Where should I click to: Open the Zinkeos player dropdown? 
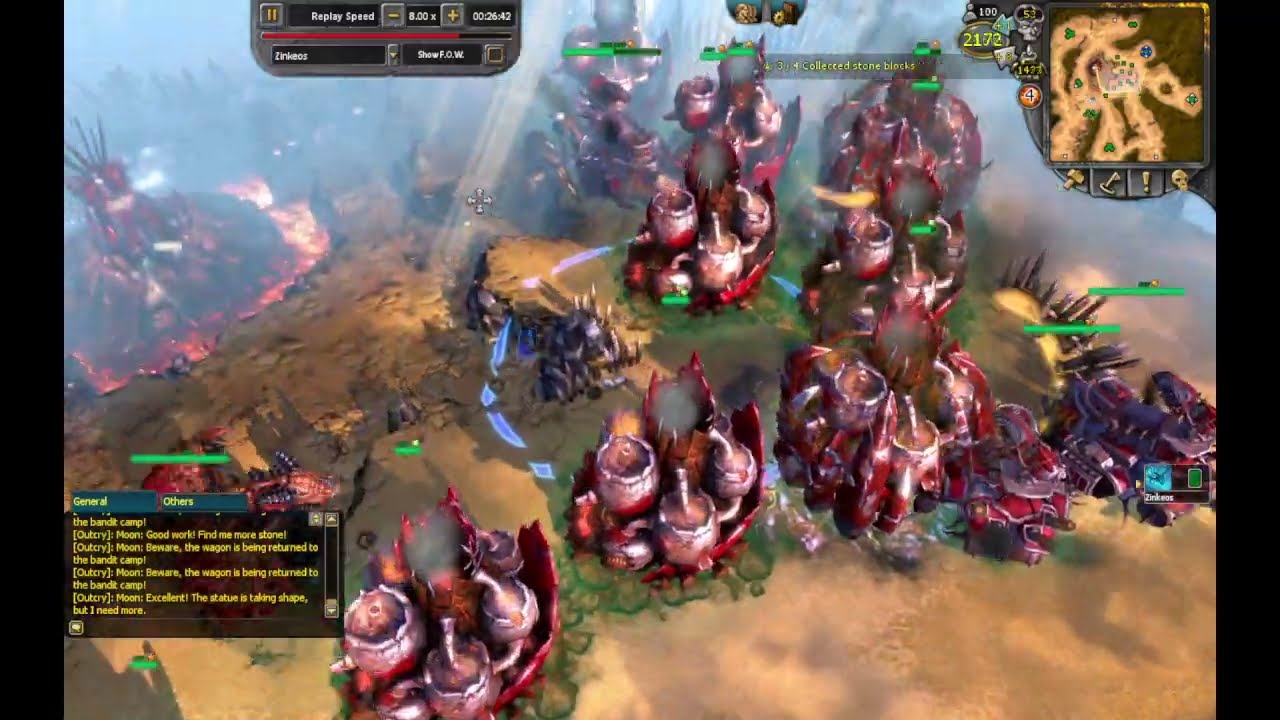pos(393,55)
